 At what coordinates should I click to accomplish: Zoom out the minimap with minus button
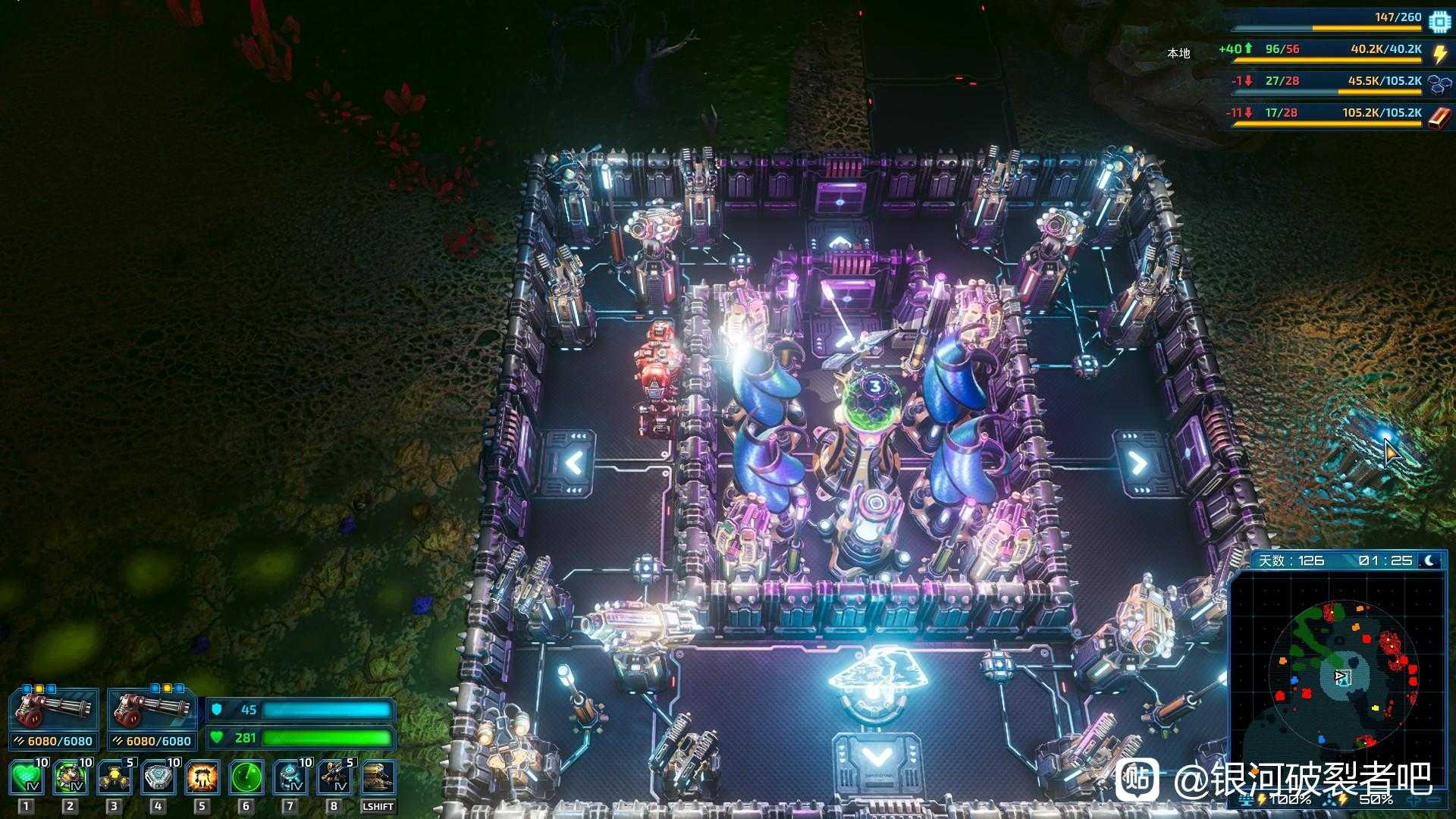[x=1434, y=800]
